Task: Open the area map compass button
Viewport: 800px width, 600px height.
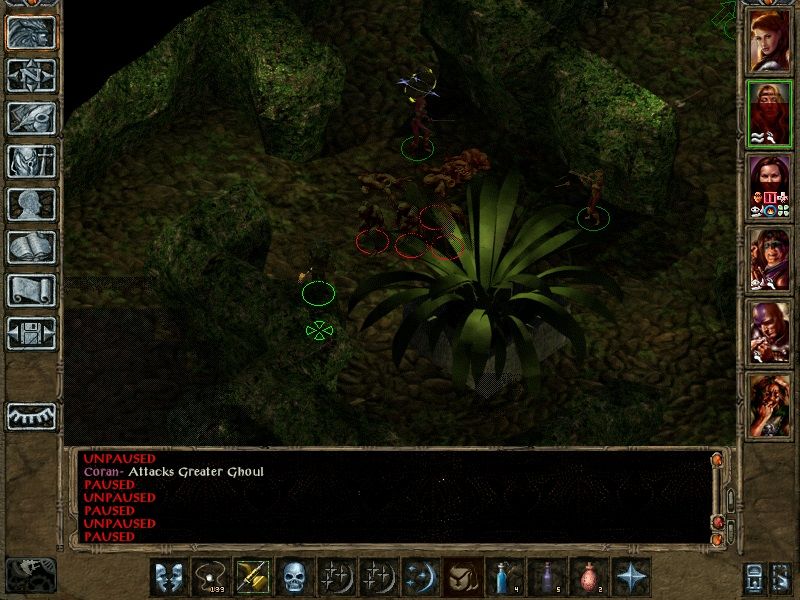Action: tap(31, 75)
